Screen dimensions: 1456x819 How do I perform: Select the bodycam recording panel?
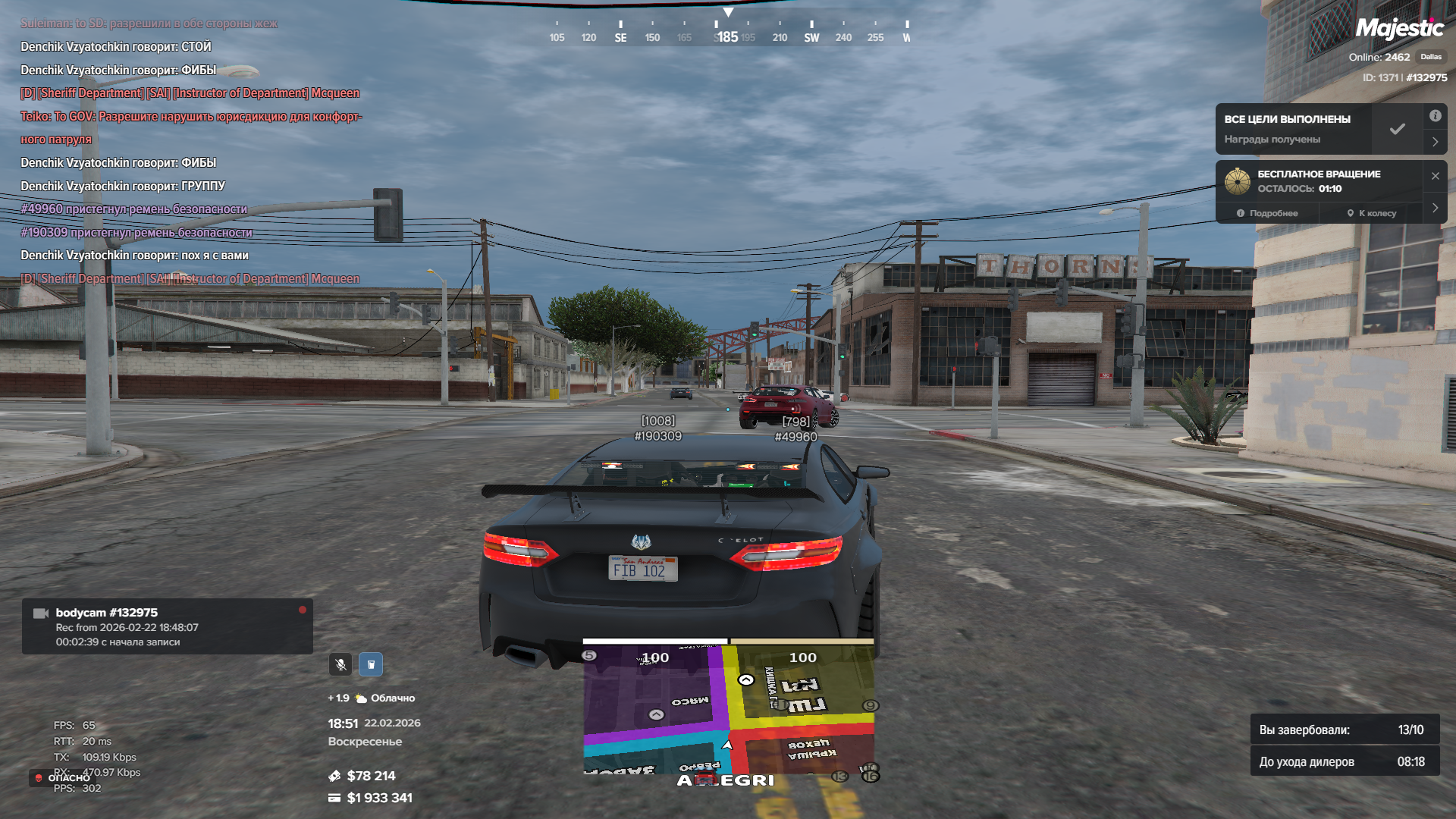click(167, 626)
